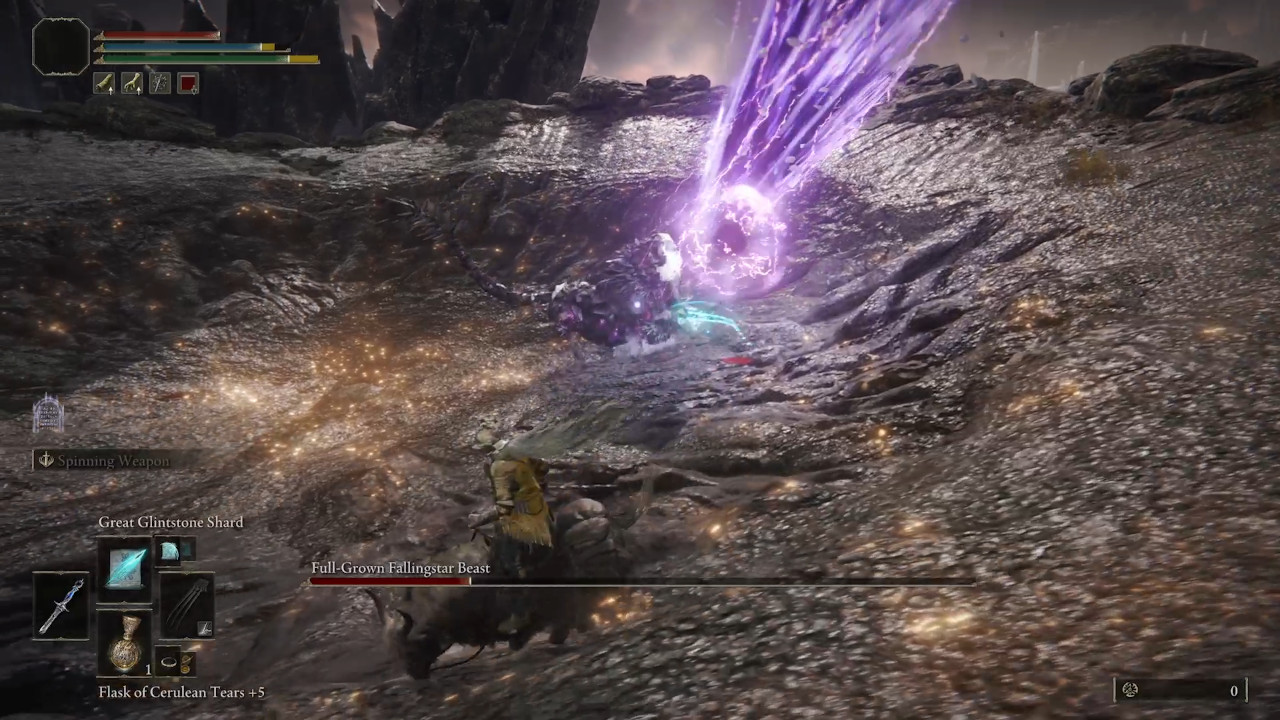1280x720 pixels.
Task: Click the ring talisman pouch icon
Action: point(170,662)
